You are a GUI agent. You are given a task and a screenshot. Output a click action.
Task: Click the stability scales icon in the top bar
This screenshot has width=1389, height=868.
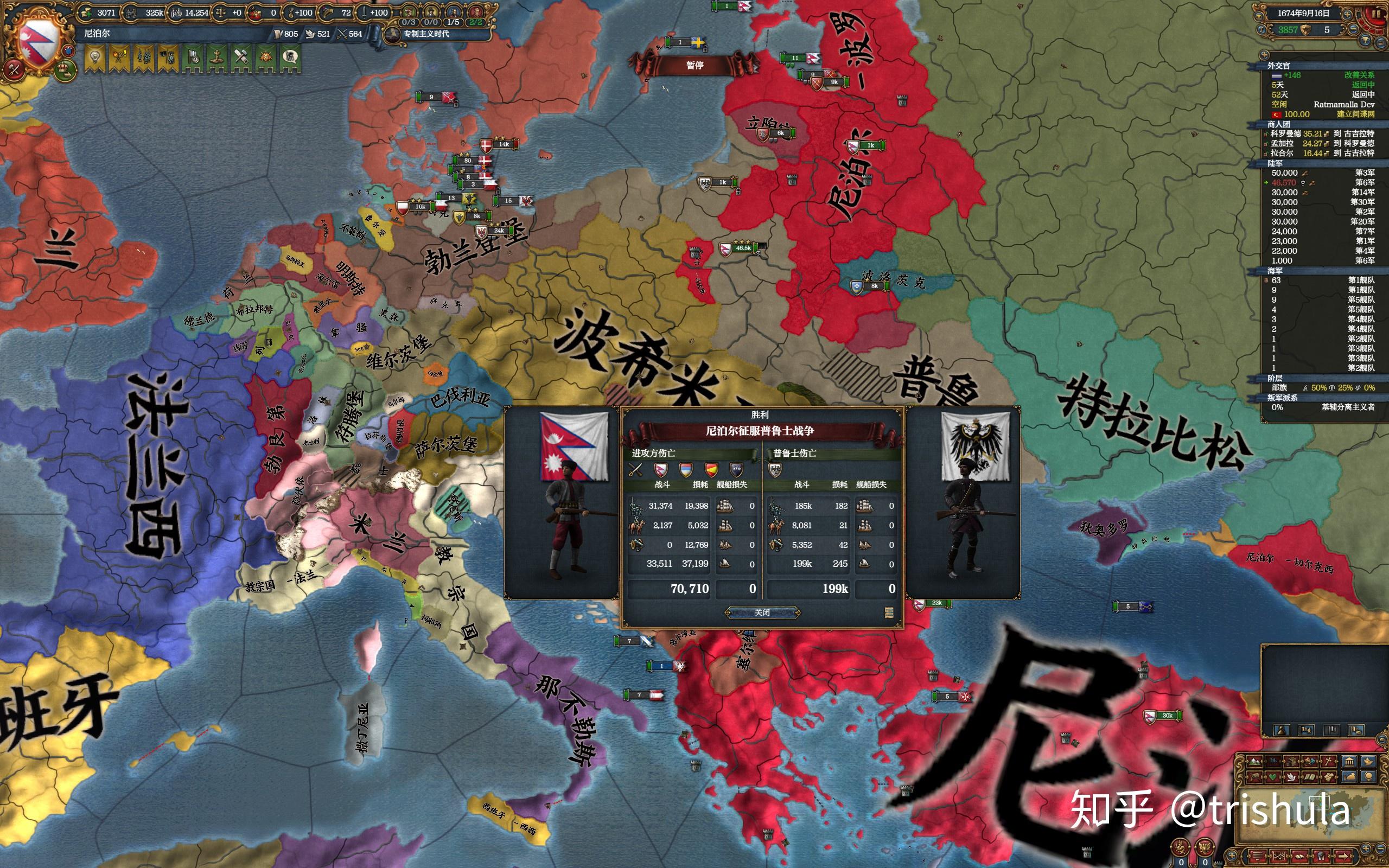[x=221, y=12]
